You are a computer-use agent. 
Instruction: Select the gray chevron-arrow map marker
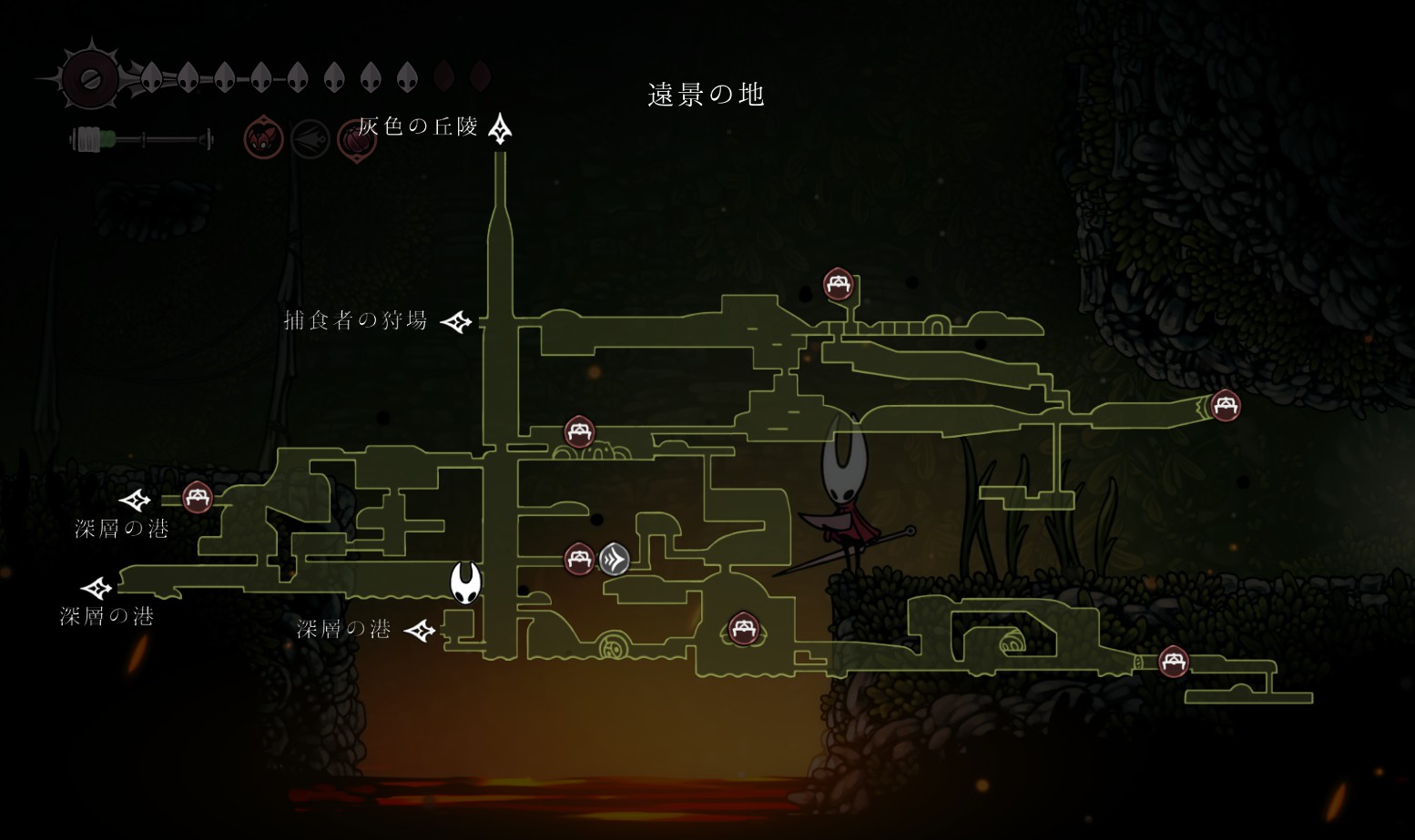pos(615,559)
